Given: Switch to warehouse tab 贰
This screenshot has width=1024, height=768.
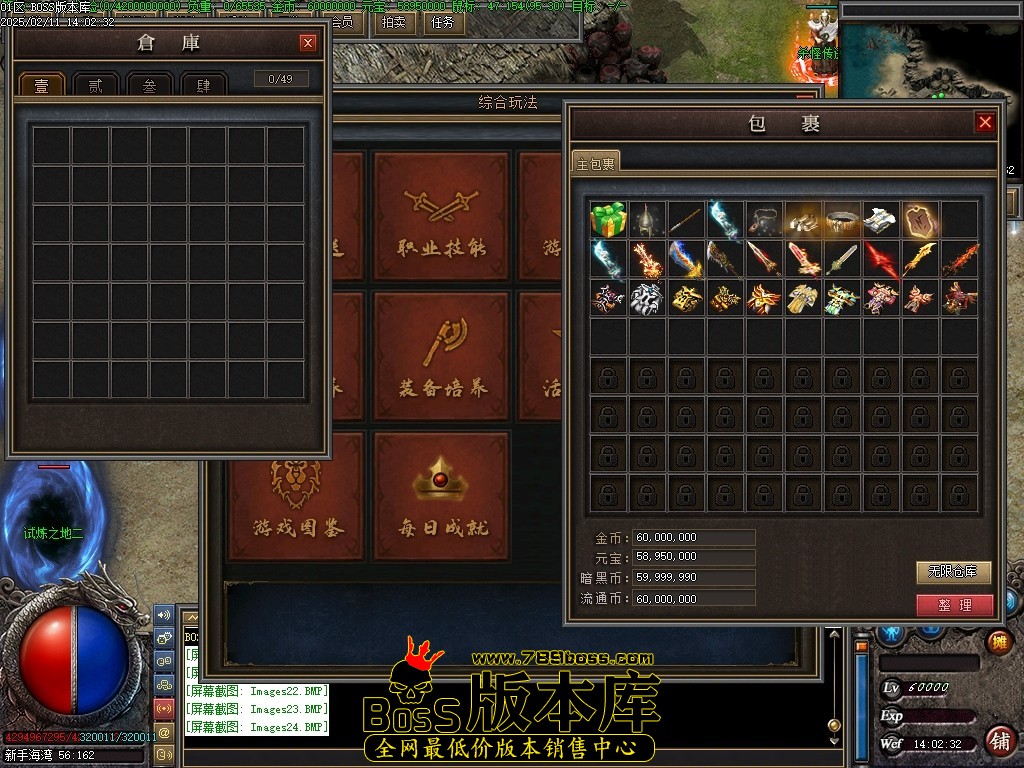Looking at the screenshot, I should tap(96, 86).
